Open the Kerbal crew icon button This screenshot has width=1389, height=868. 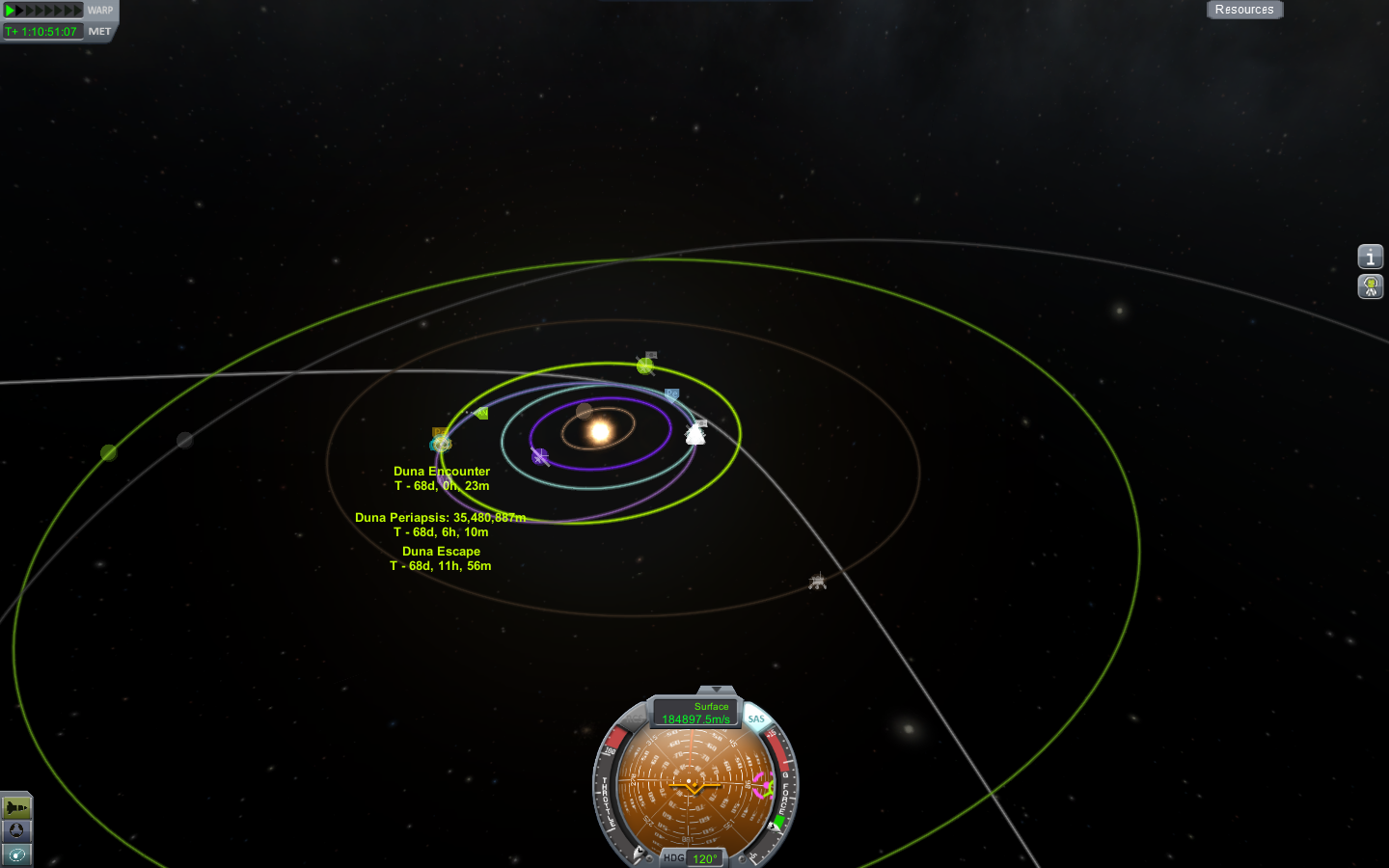pyautogui.click(x=1370, y=286)
